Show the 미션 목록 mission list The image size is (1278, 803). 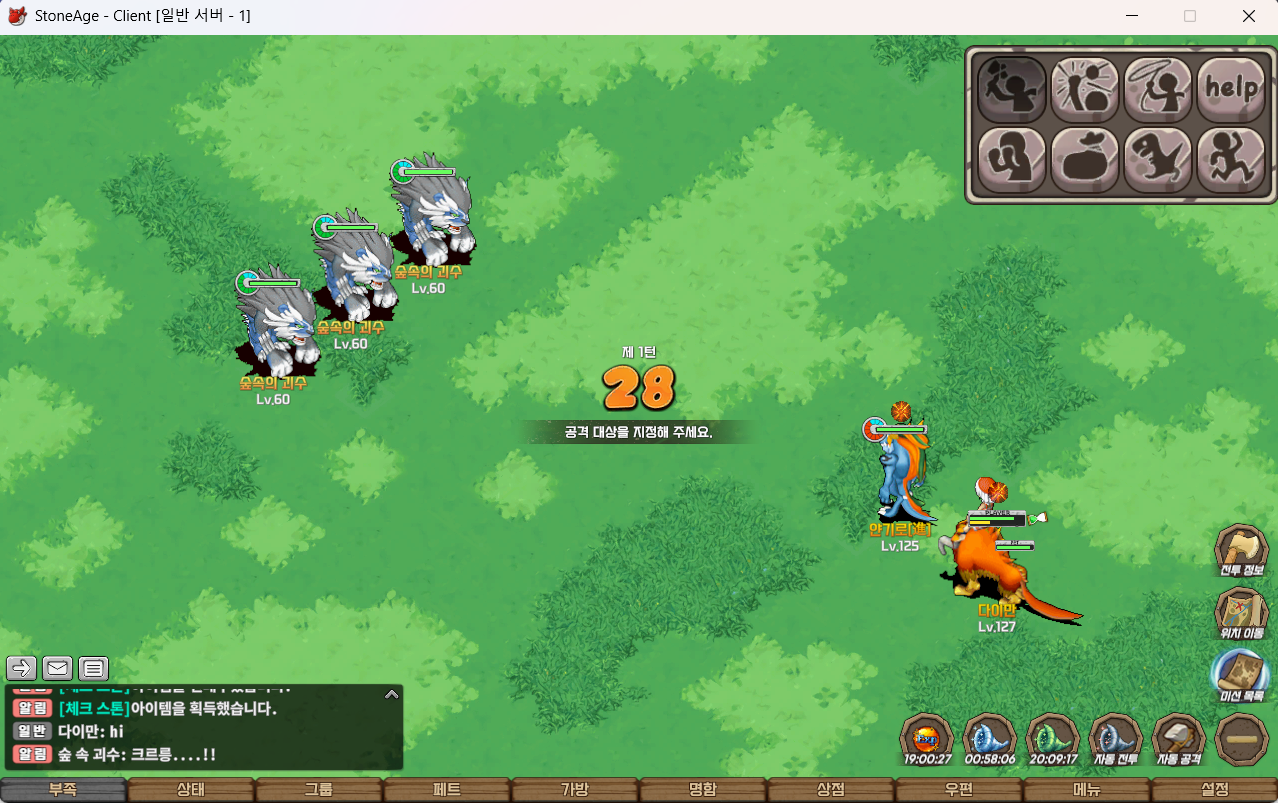1241,675
